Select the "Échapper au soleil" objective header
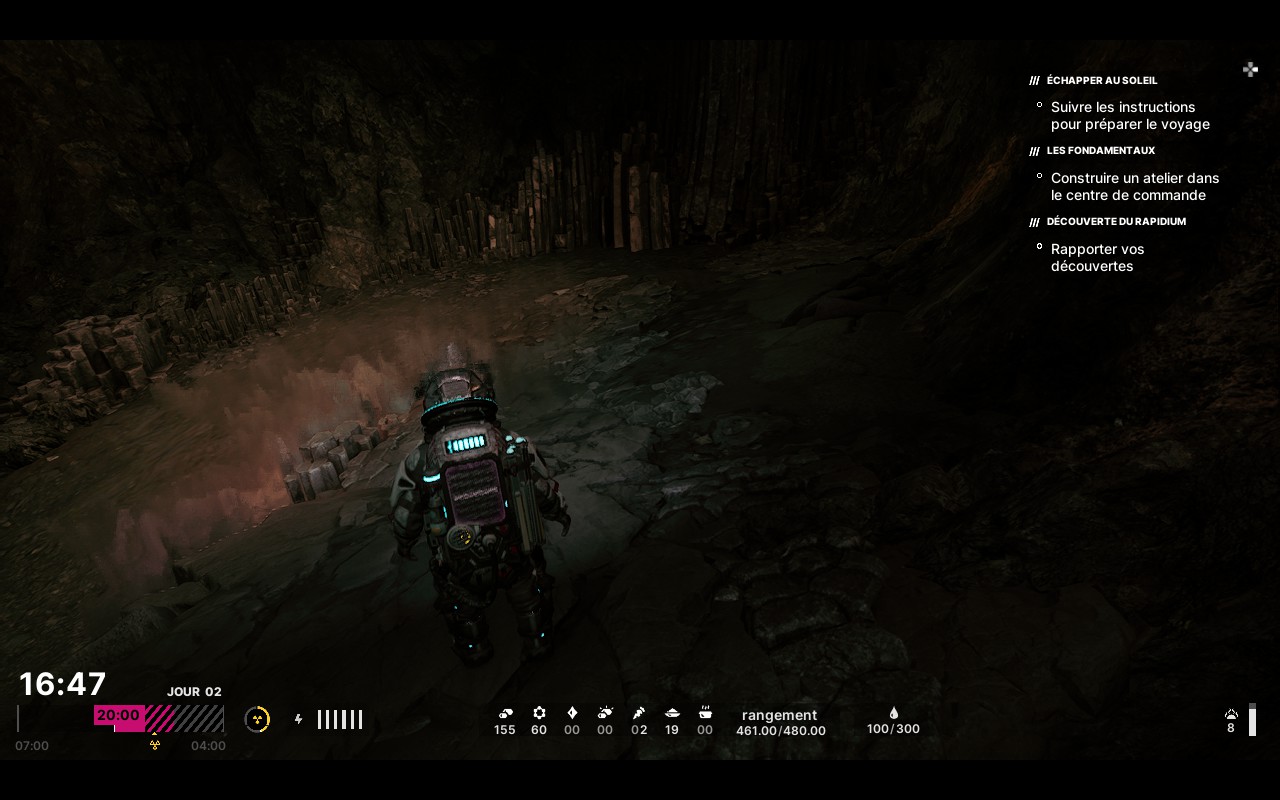 (x=1101, y=80)
